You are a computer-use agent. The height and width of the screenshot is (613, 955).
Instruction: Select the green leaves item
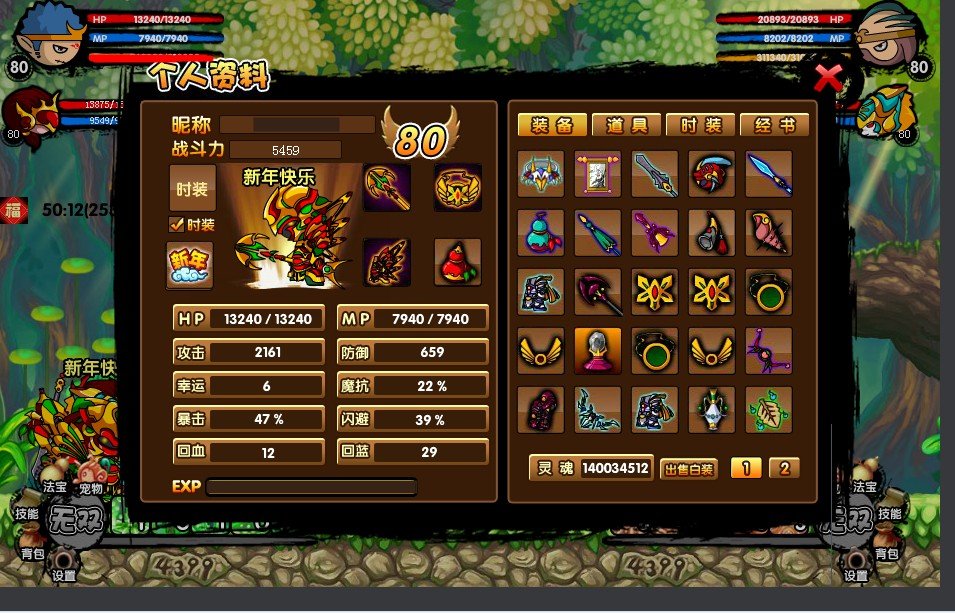(768, 410)
